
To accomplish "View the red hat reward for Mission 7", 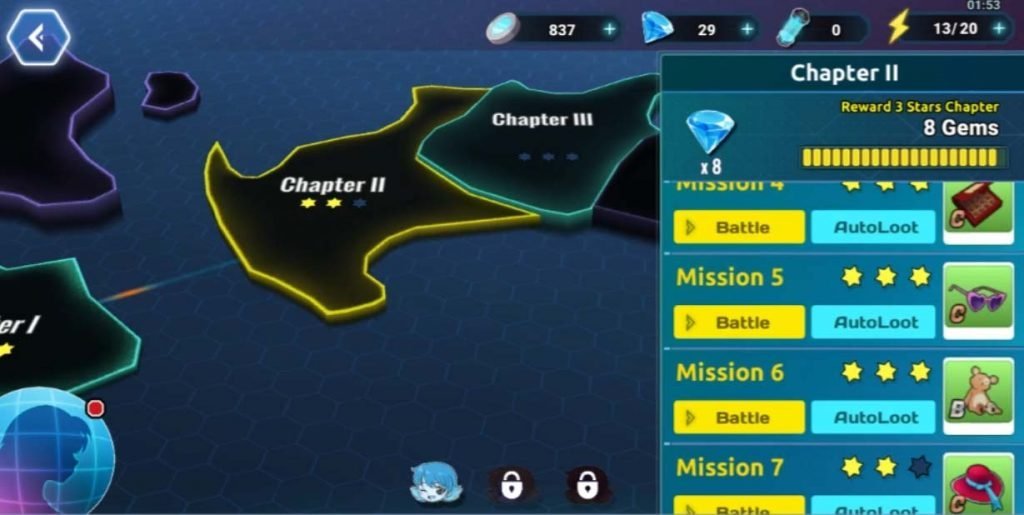I will 979,485.
